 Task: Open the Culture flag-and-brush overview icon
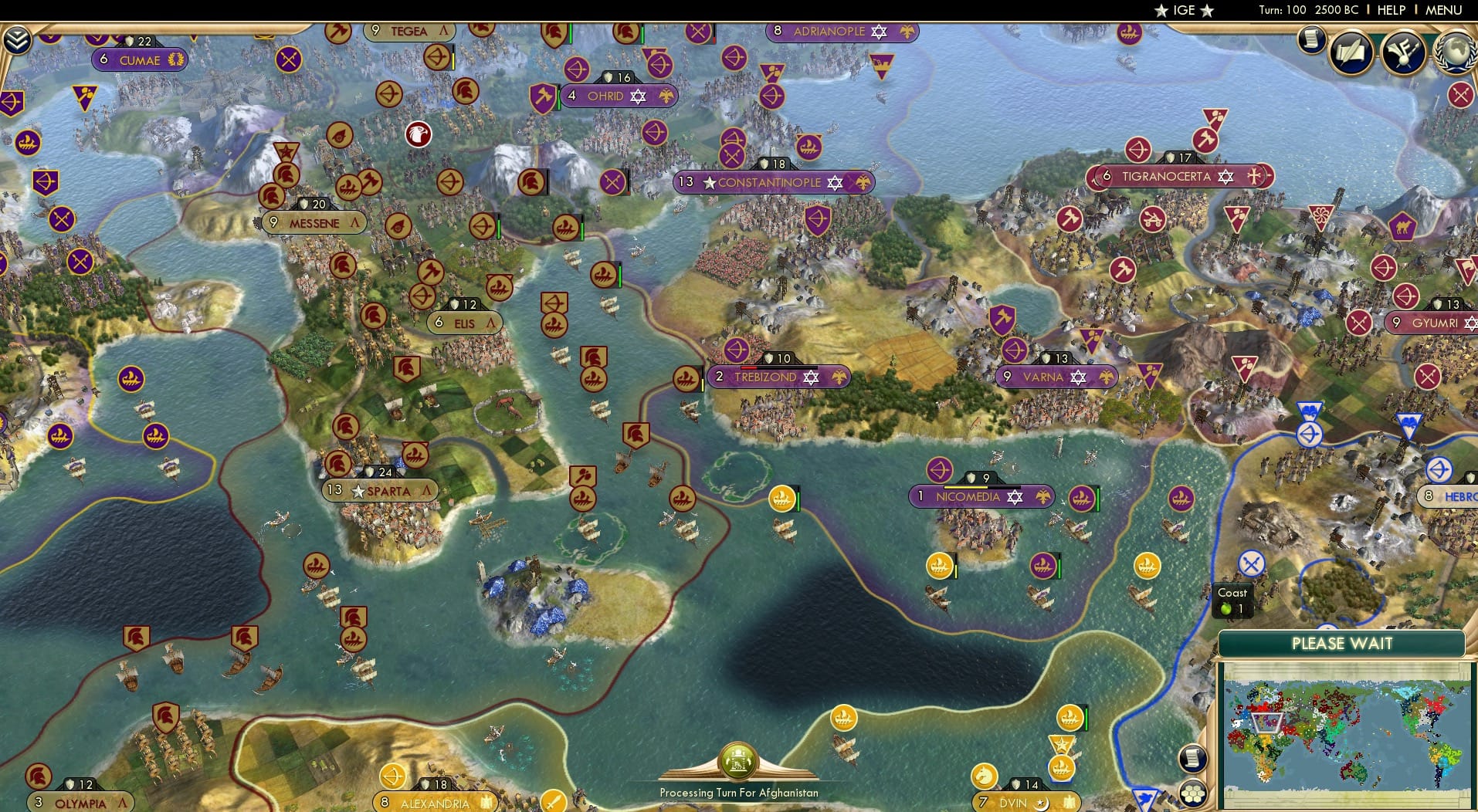1404,52
